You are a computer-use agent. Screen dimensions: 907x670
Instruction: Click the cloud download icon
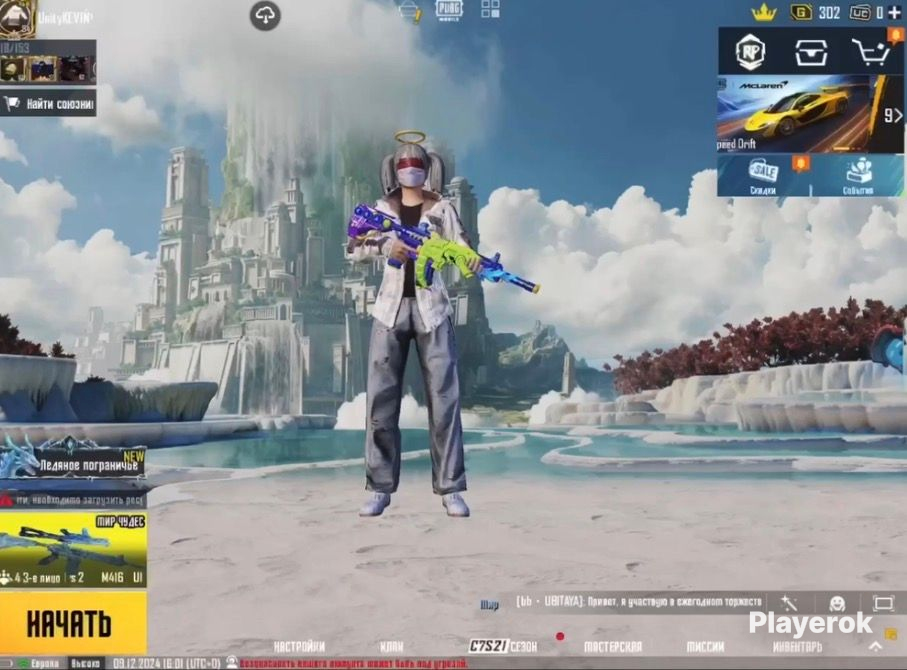click(x=265, y=15)
